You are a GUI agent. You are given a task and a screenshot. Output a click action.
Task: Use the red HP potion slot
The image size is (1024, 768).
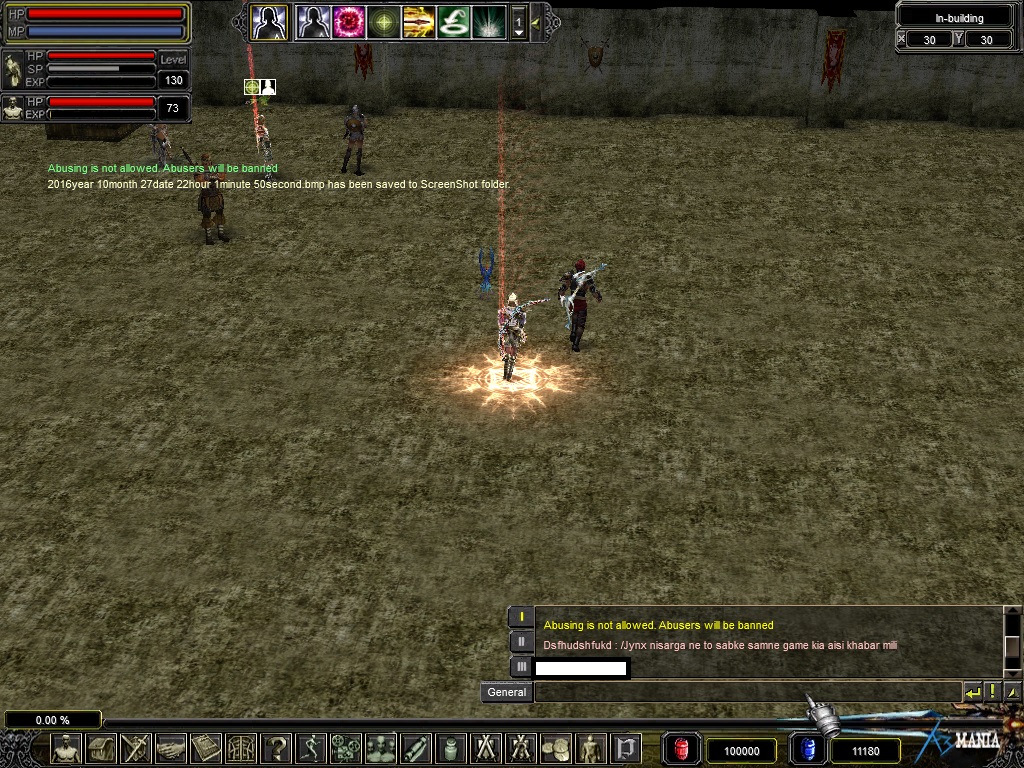click(x=682, y=749)
